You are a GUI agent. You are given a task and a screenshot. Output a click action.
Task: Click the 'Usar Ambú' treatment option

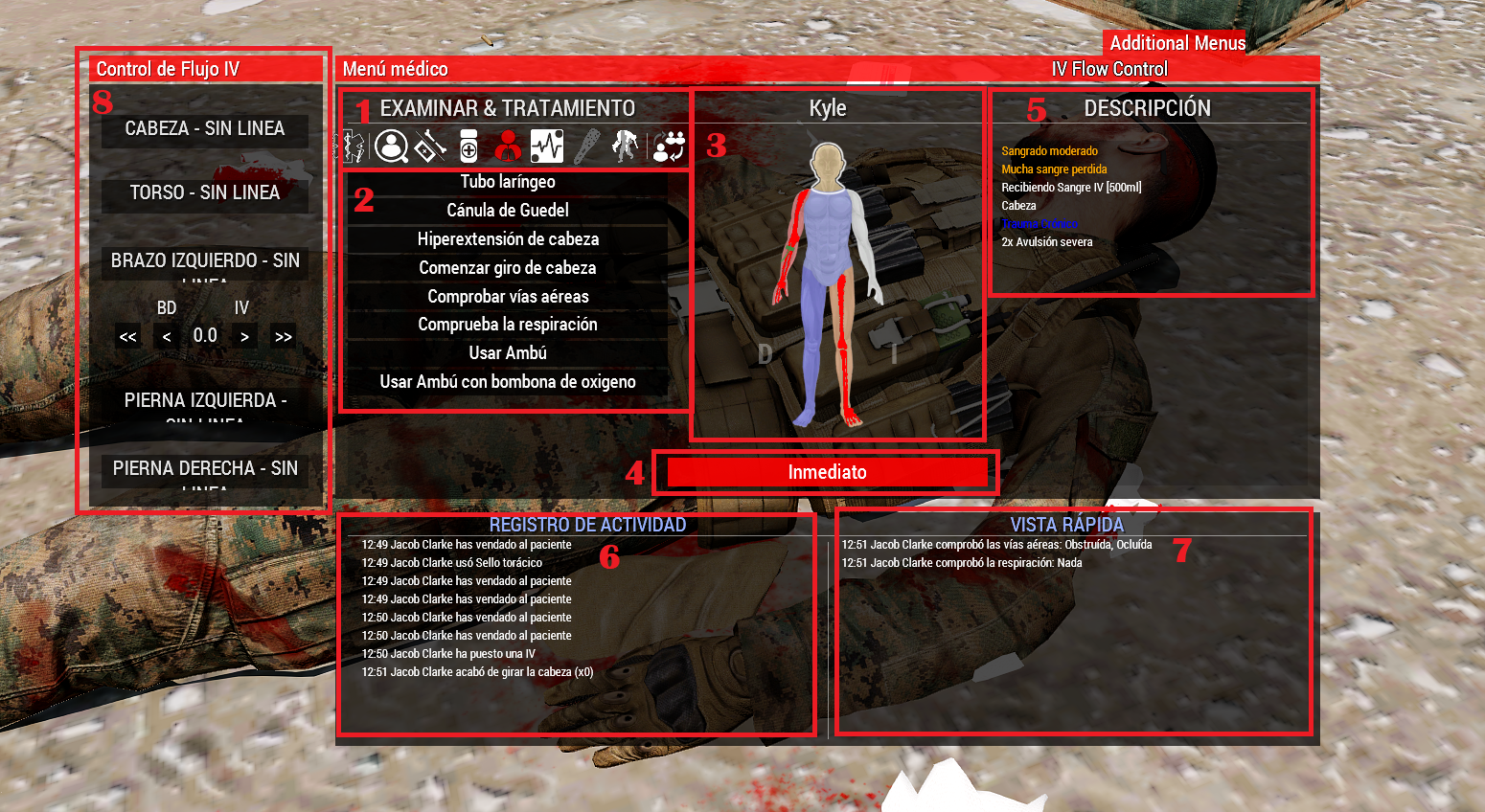tap(507, 352)
